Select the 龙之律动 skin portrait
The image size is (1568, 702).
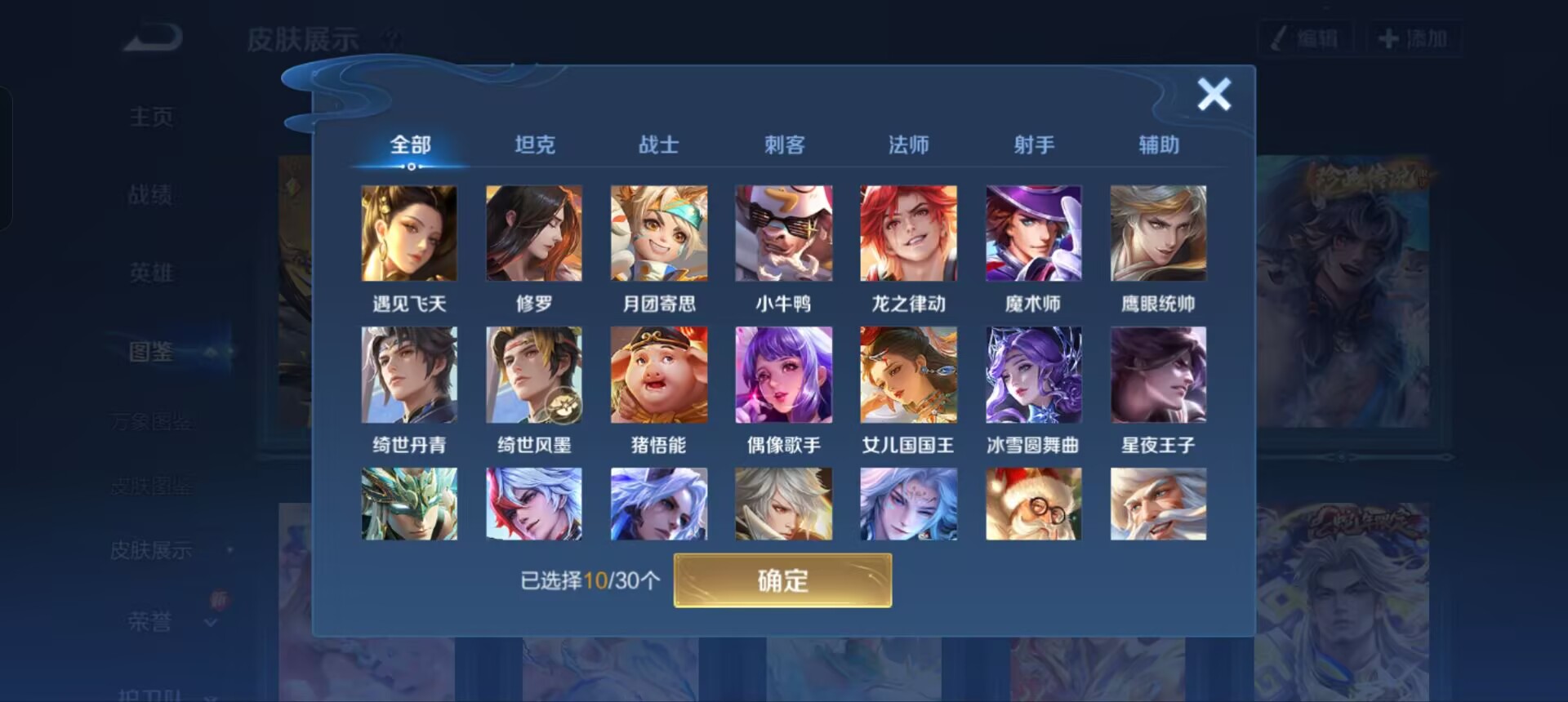pyautogui.click(x=908, y=233)
